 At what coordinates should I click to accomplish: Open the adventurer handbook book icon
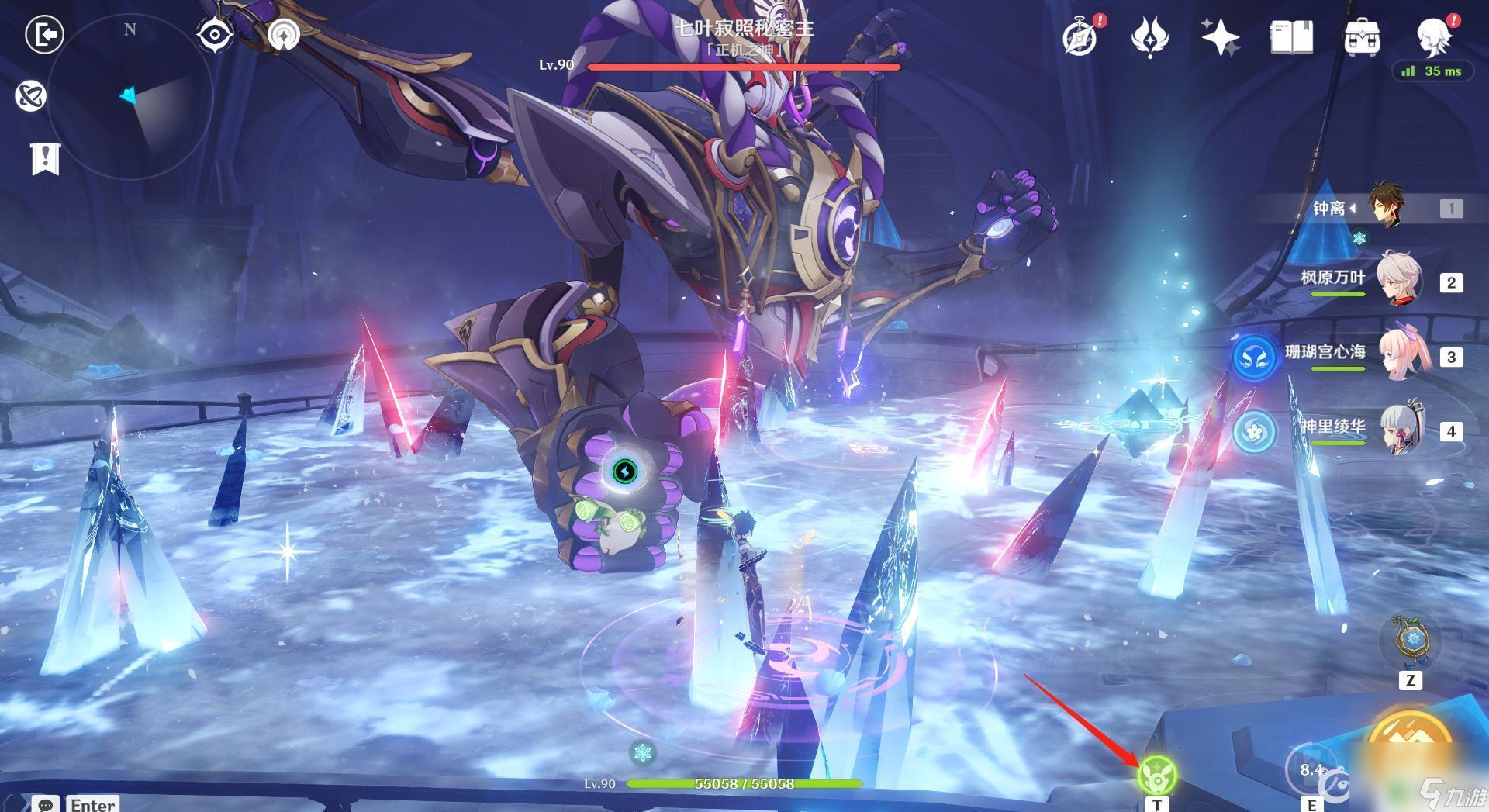pos(1291,36)
